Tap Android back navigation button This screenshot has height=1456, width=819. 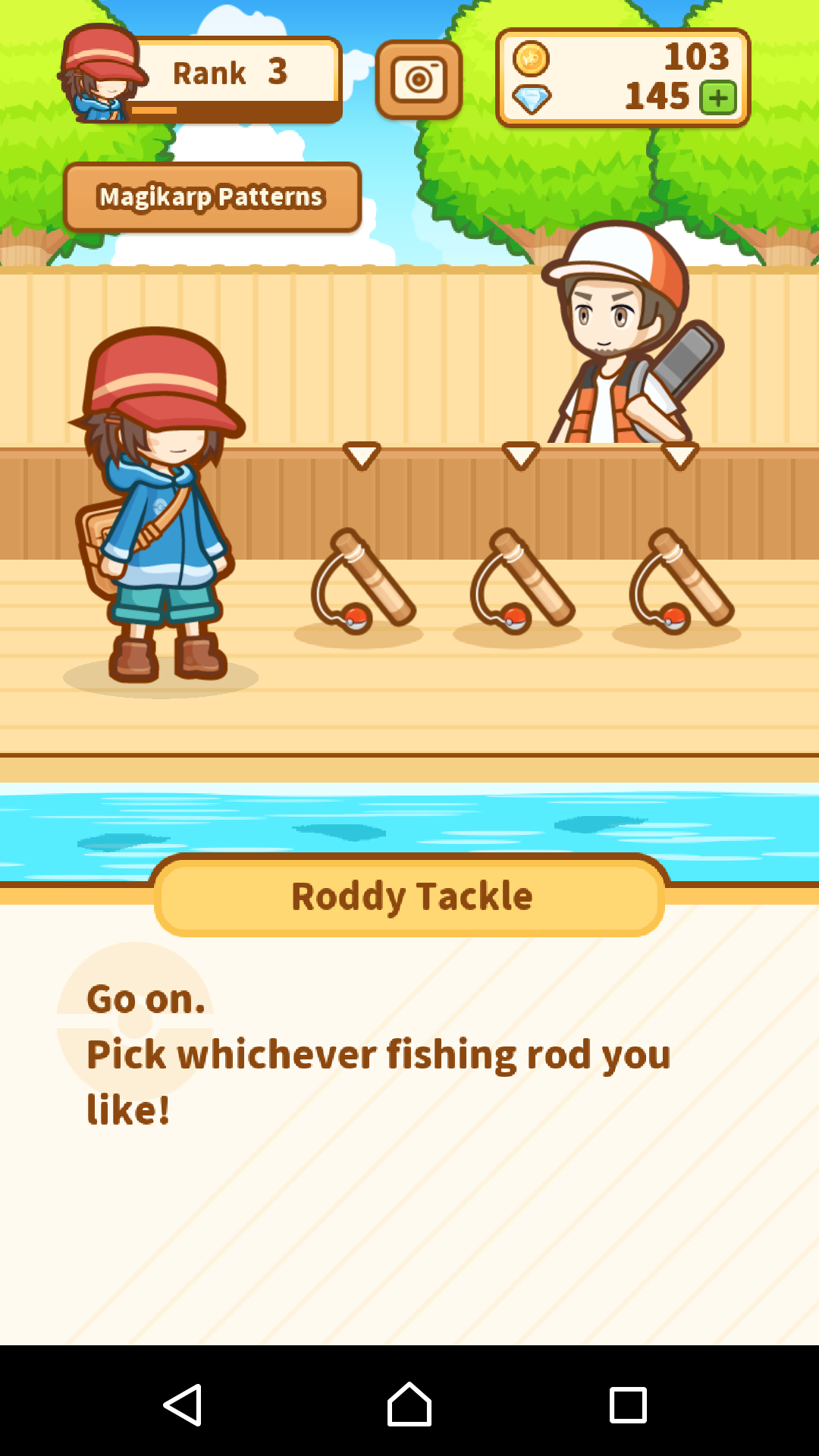click(x=183, y=1404)
